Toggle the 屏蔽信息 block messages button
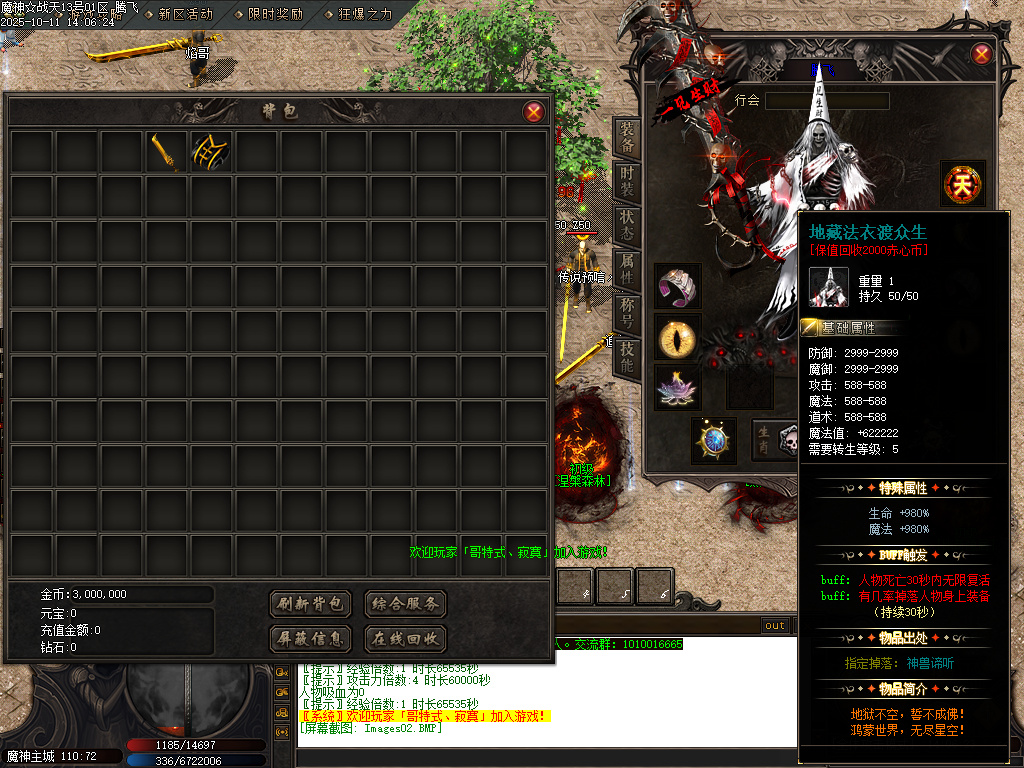 (x=310, y=638)
